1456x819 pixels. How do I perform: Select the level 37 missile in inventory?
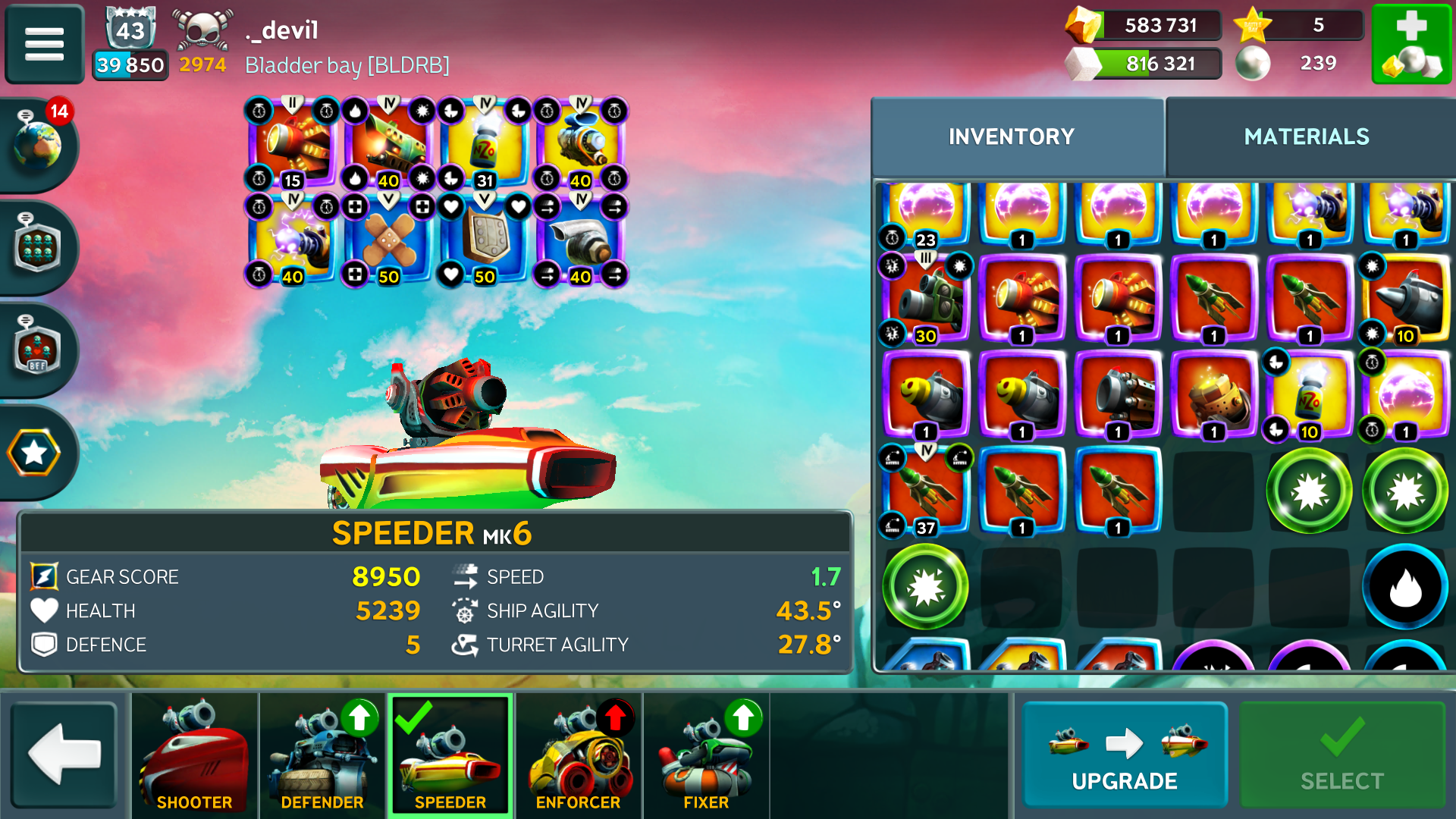pos(926,491)
